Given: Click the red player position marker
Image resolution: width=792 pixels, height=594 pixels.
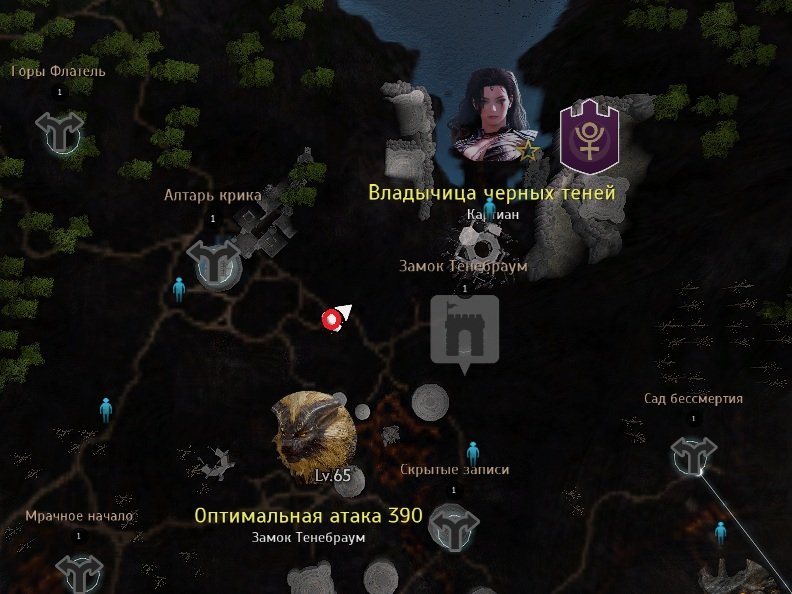Looking at the screenshot, I should 331,319.
